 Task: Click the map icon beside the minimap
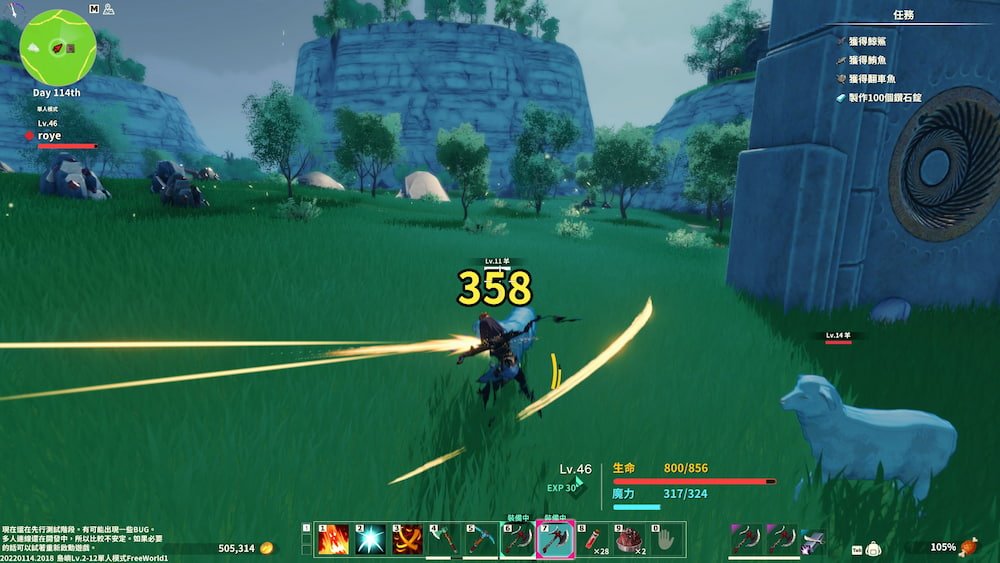(93, 8)
